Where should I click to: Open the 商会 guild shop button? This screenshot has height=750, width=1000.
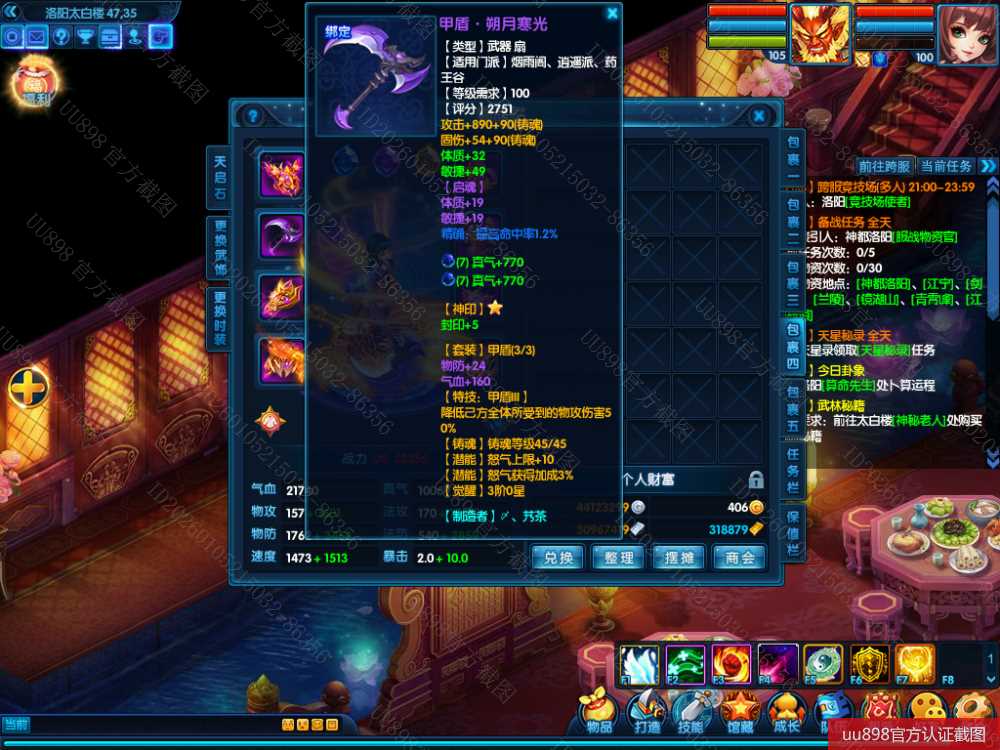pos(740,557)
